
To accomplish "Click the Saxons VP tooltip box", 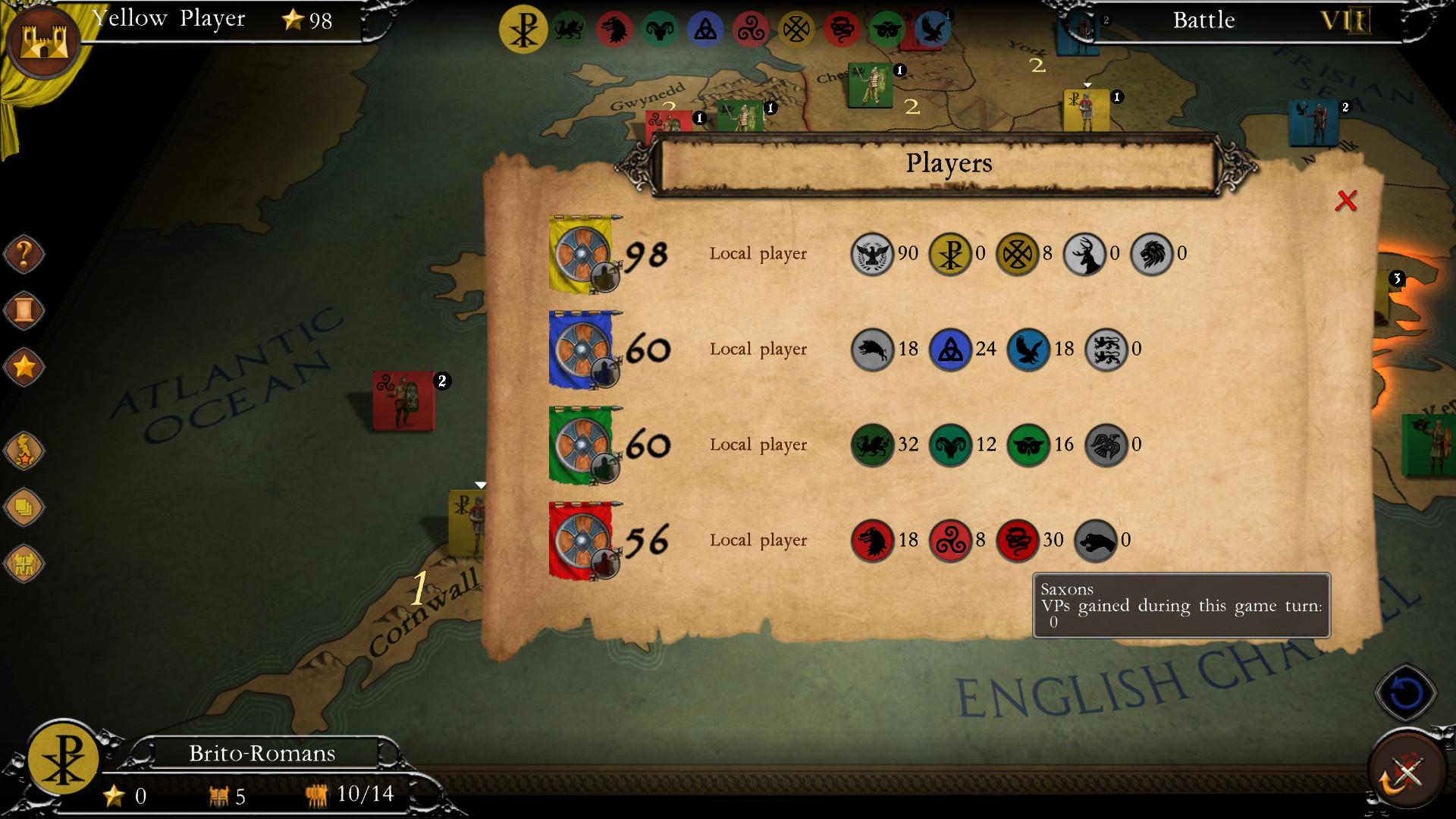I will pos(1181,605).
